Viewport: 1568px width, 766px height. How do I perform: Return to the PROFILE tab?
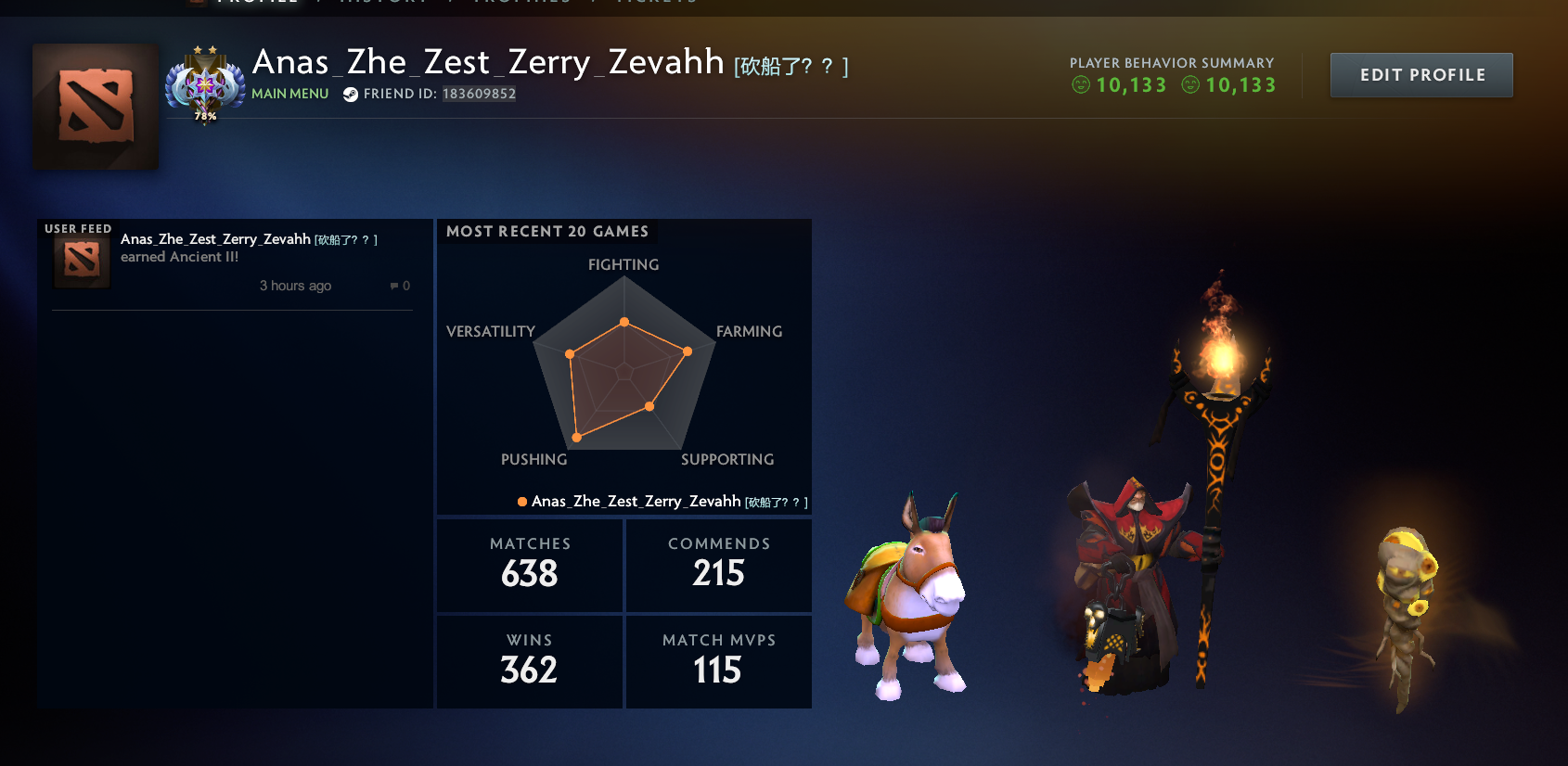(257, 3)
